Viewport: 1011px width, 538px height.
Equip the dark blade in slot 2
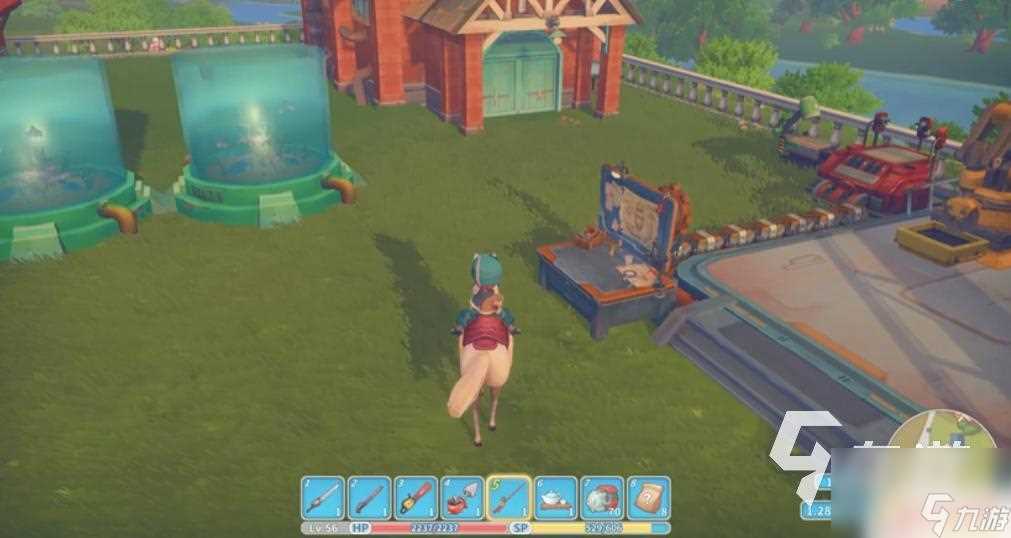pos(369,498)
